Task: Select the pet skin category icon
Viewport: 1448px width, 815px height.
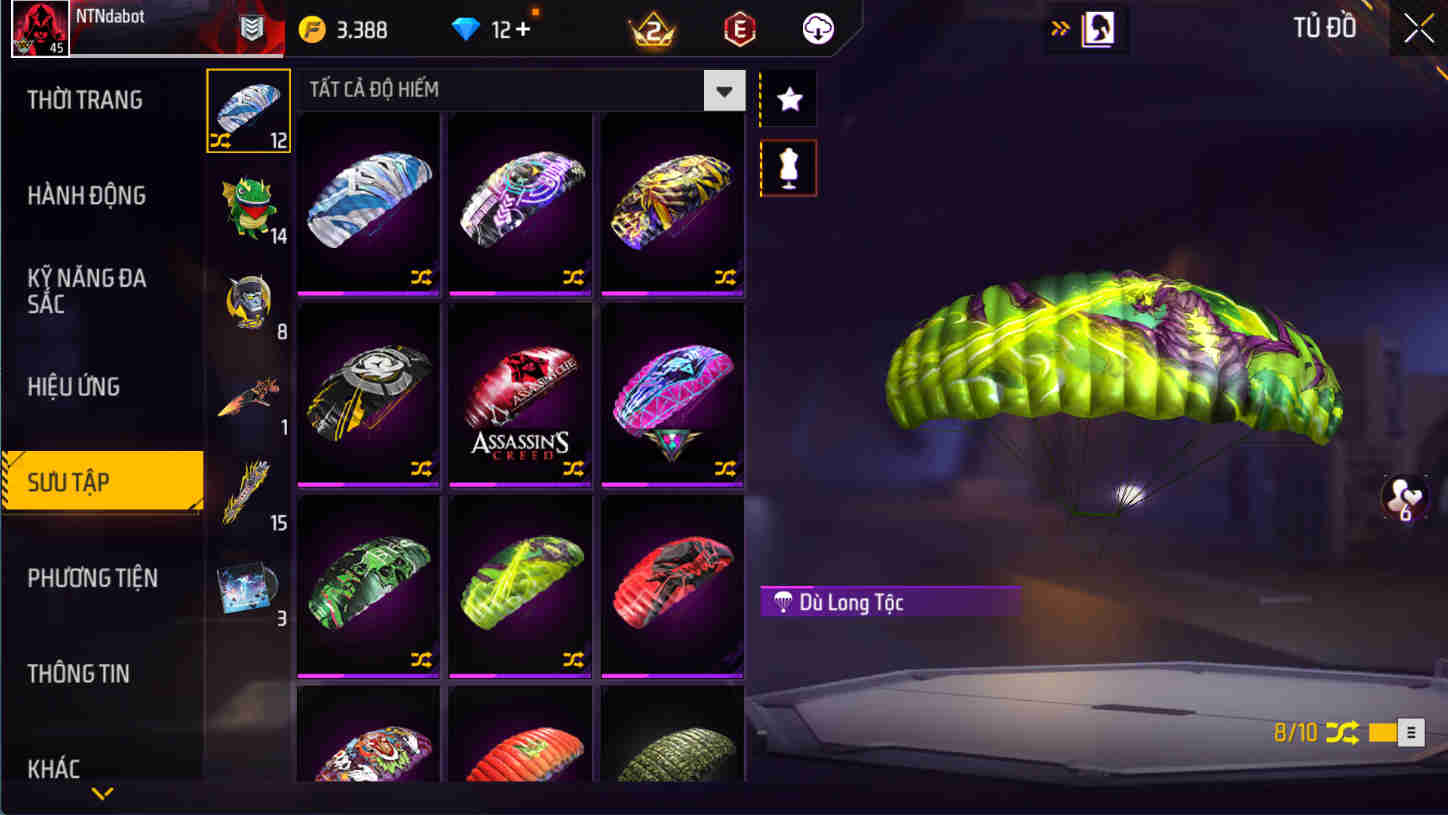Action: tap(248, 205)
